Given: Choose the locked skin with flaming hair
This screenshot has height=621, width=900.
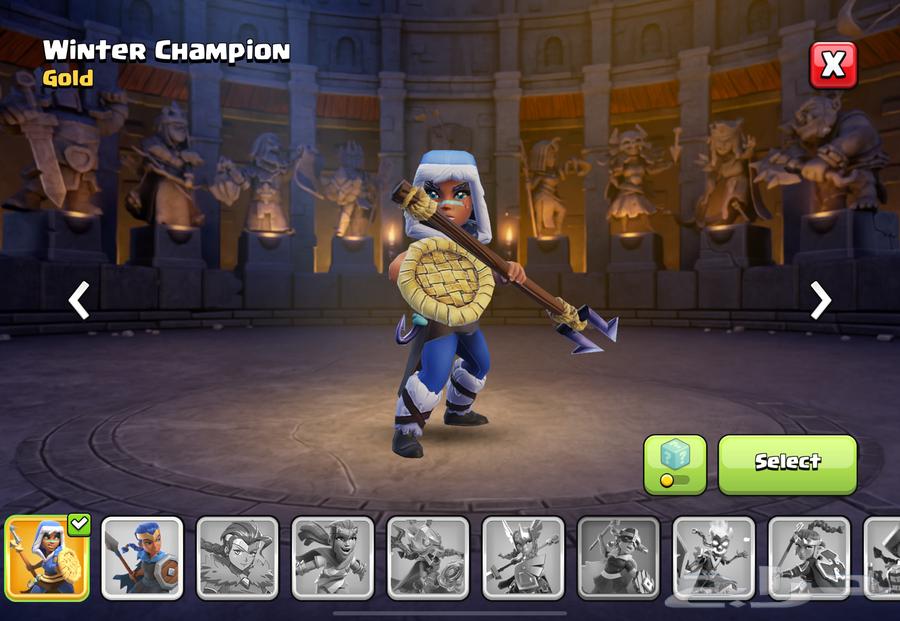Looking at the screenshot, I should (712, 558).
